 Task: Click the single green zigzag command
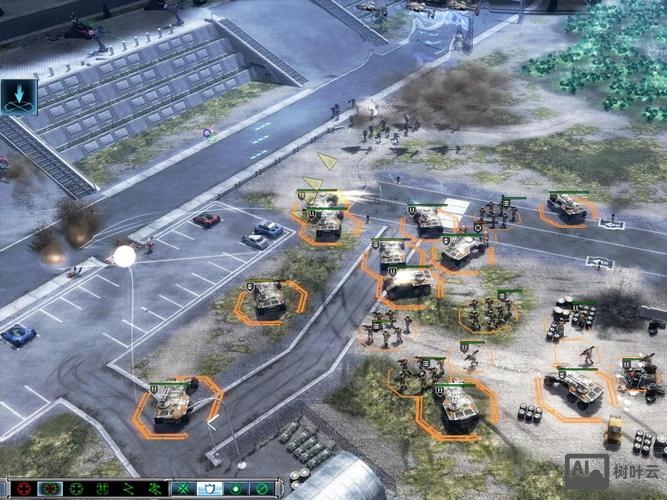point(127,489)
